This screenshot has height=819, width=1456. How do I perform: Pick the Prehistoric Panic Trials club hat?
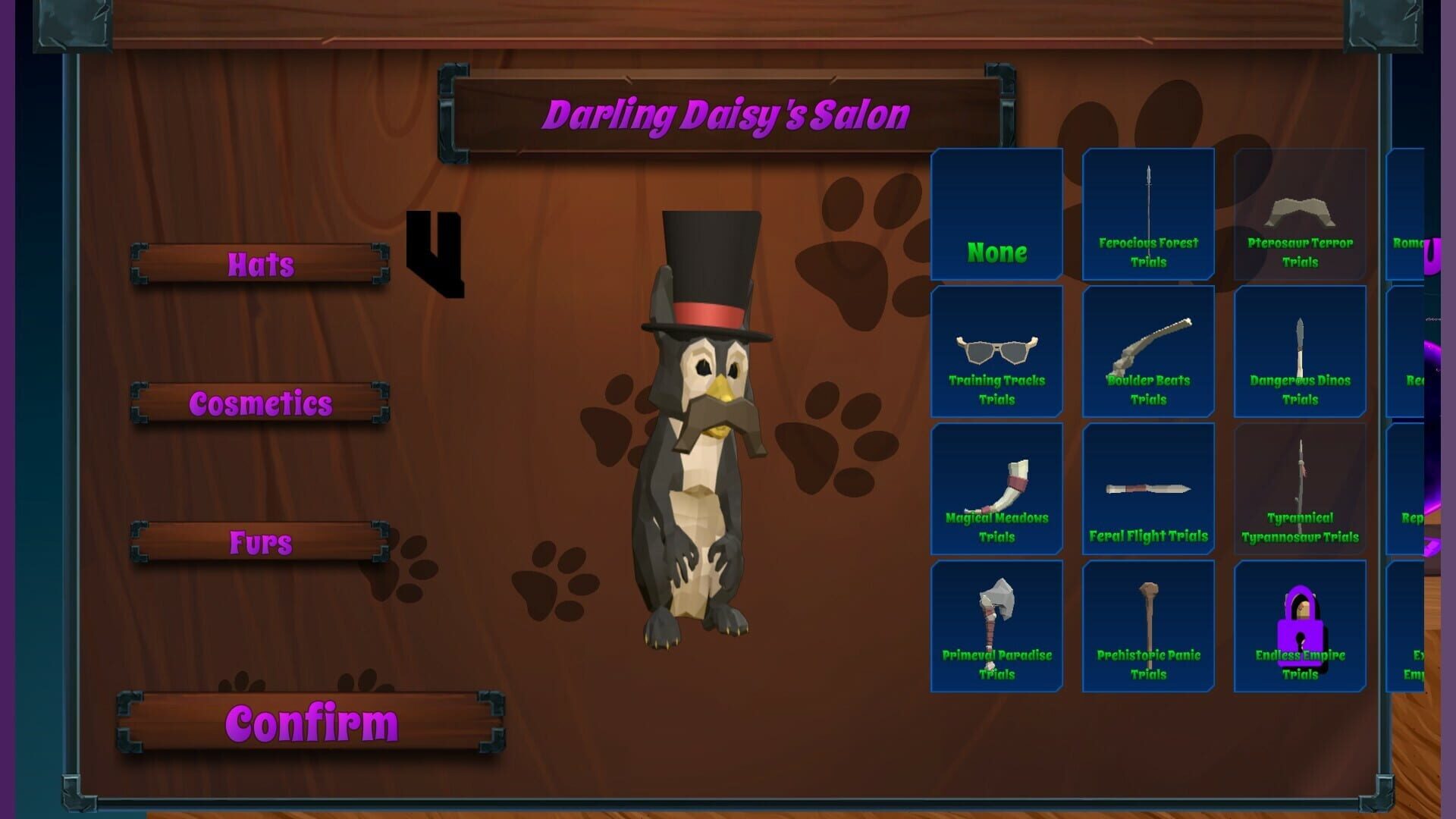click(x=1147, y=626)
